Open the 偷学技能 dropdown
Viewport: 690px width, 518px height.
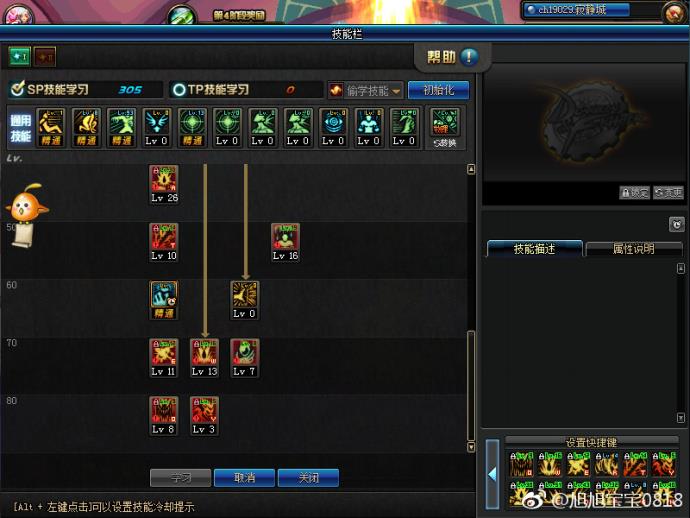(366, 90)
